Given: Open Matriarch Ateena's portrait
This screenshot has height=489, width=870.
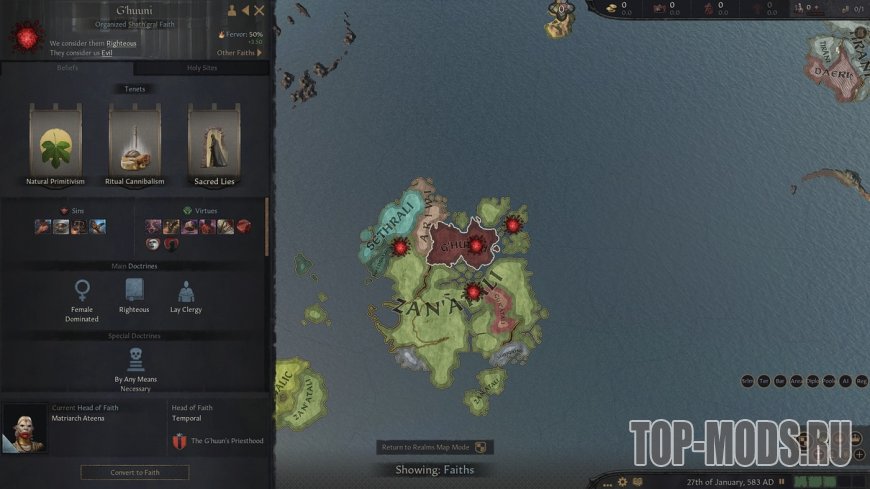Looking at the screenshot, I should [x=25, y=428].
